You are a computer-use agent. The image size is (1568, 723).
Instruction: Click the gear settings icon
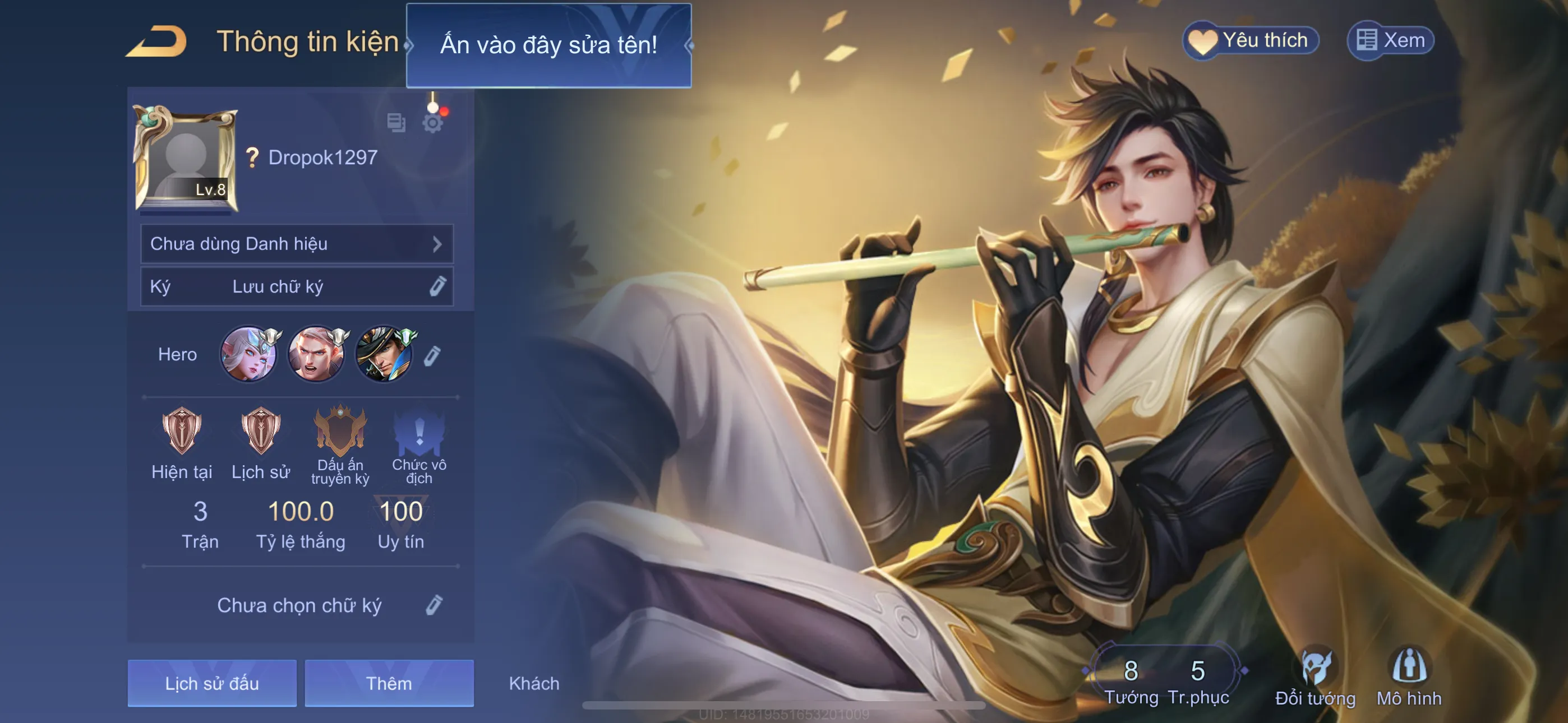click(432, 123)
